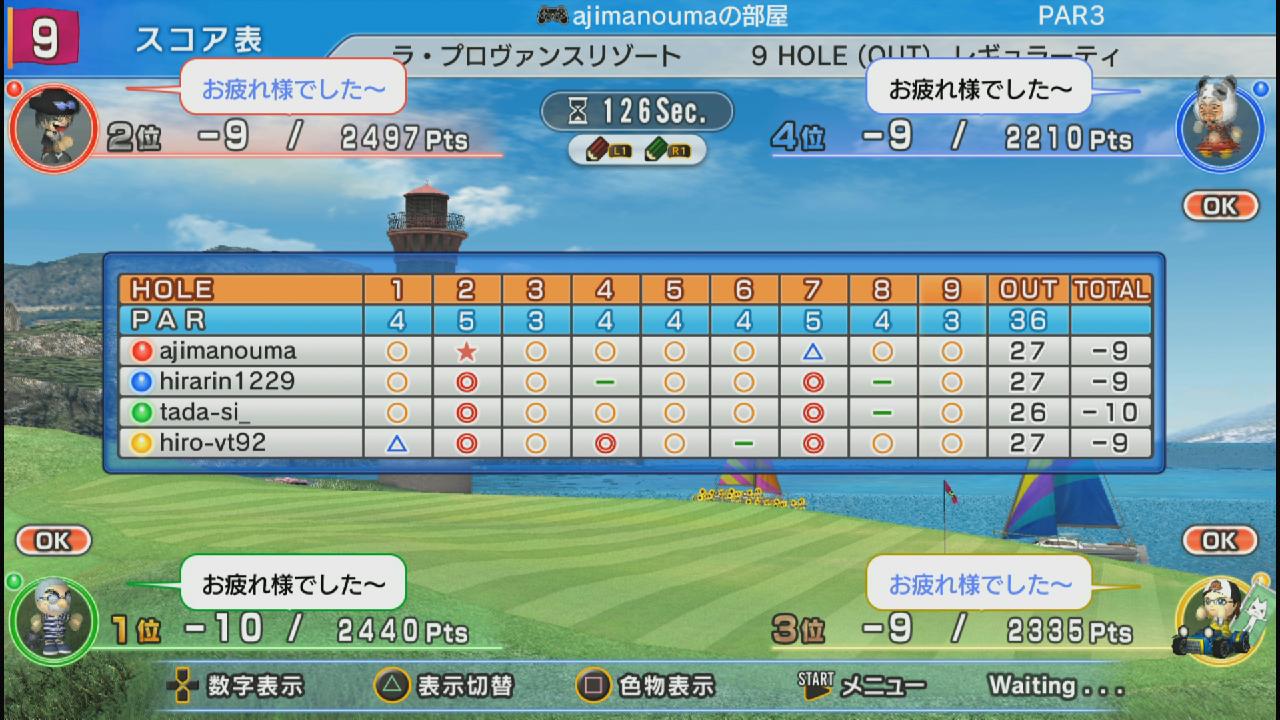This screenshot has height=720, width=1280.
Task: Select ajimanouma's row in the scorecard
Action: coord(228,351)
